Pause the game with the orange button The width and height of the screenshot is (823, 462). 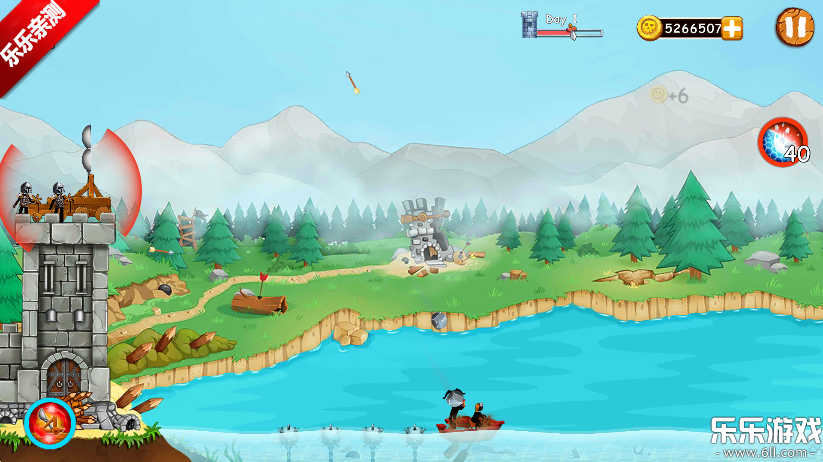(x=794, y=27)
